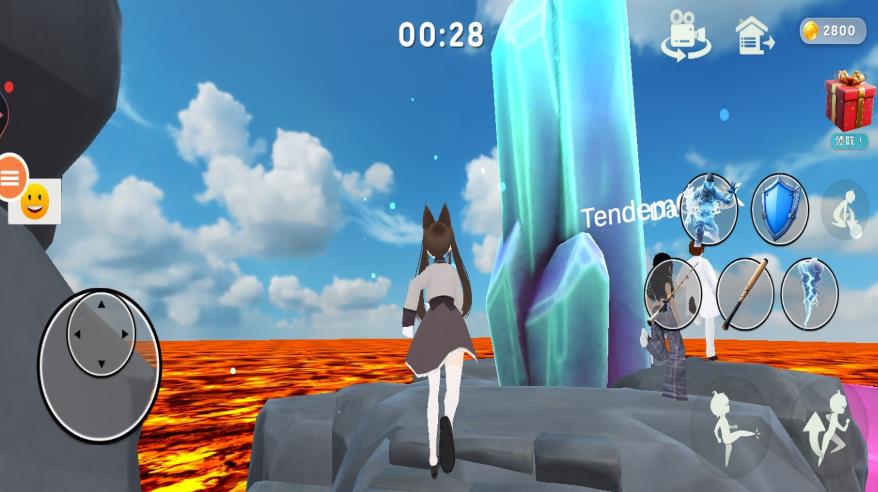Cast the lightning tornado skill
The height and width of the screenshot is (492, 878).
point(809,293)
